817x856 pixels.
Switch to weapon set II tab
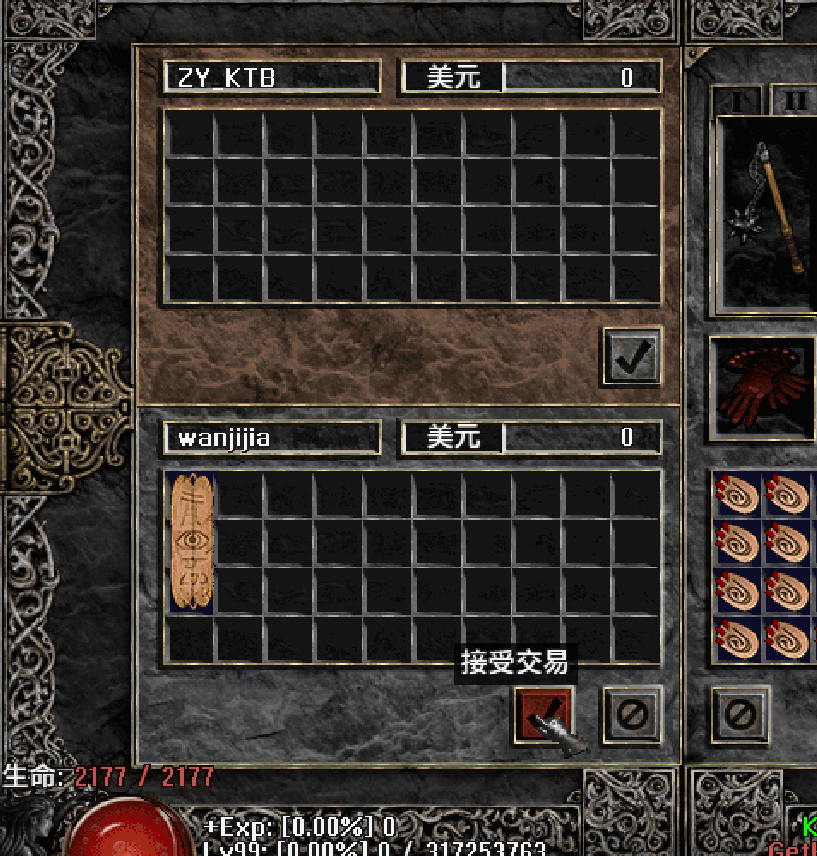click(795, 101)
